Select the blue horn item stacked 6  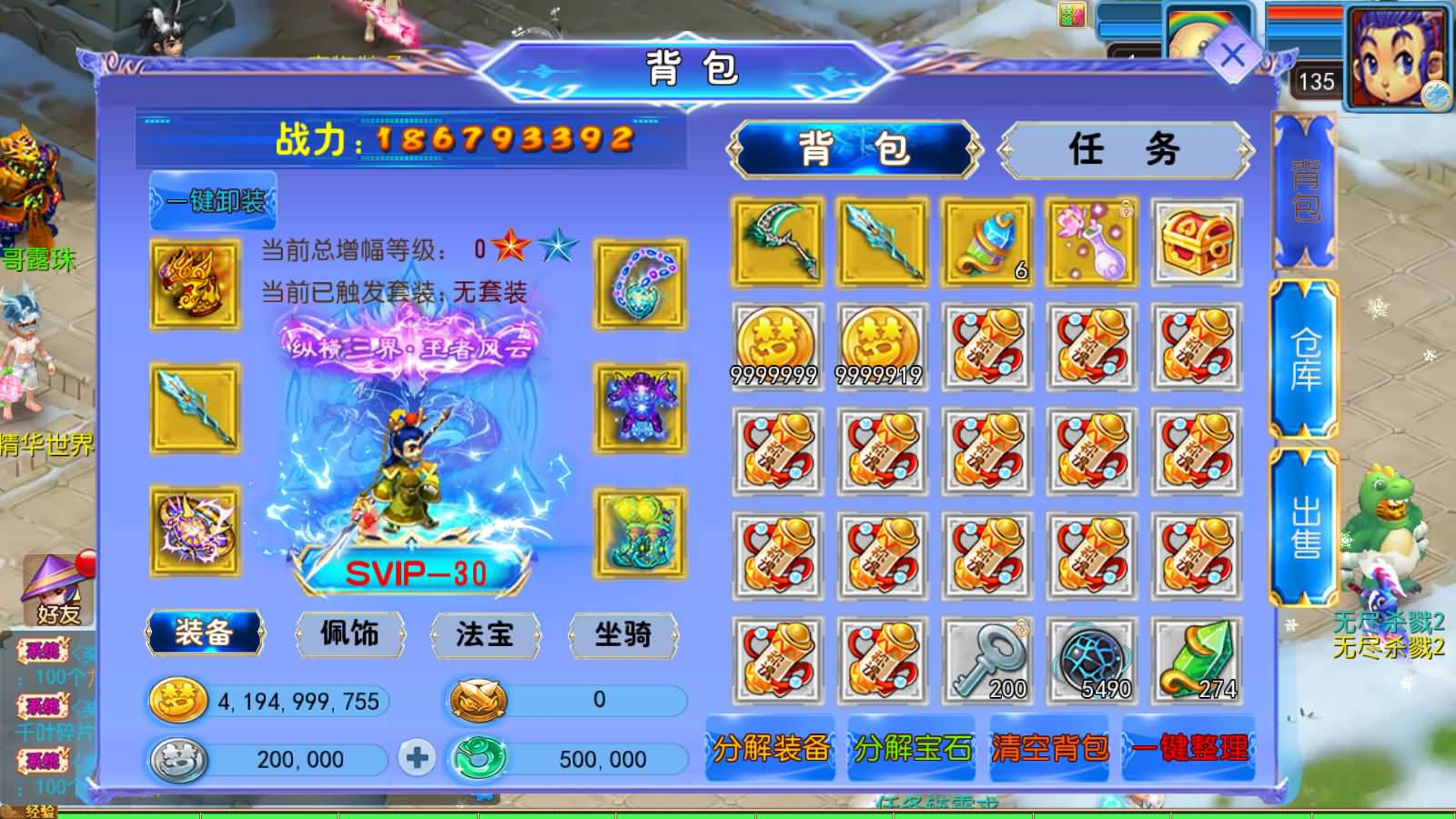pyautogui.click(x=987, y=243)
